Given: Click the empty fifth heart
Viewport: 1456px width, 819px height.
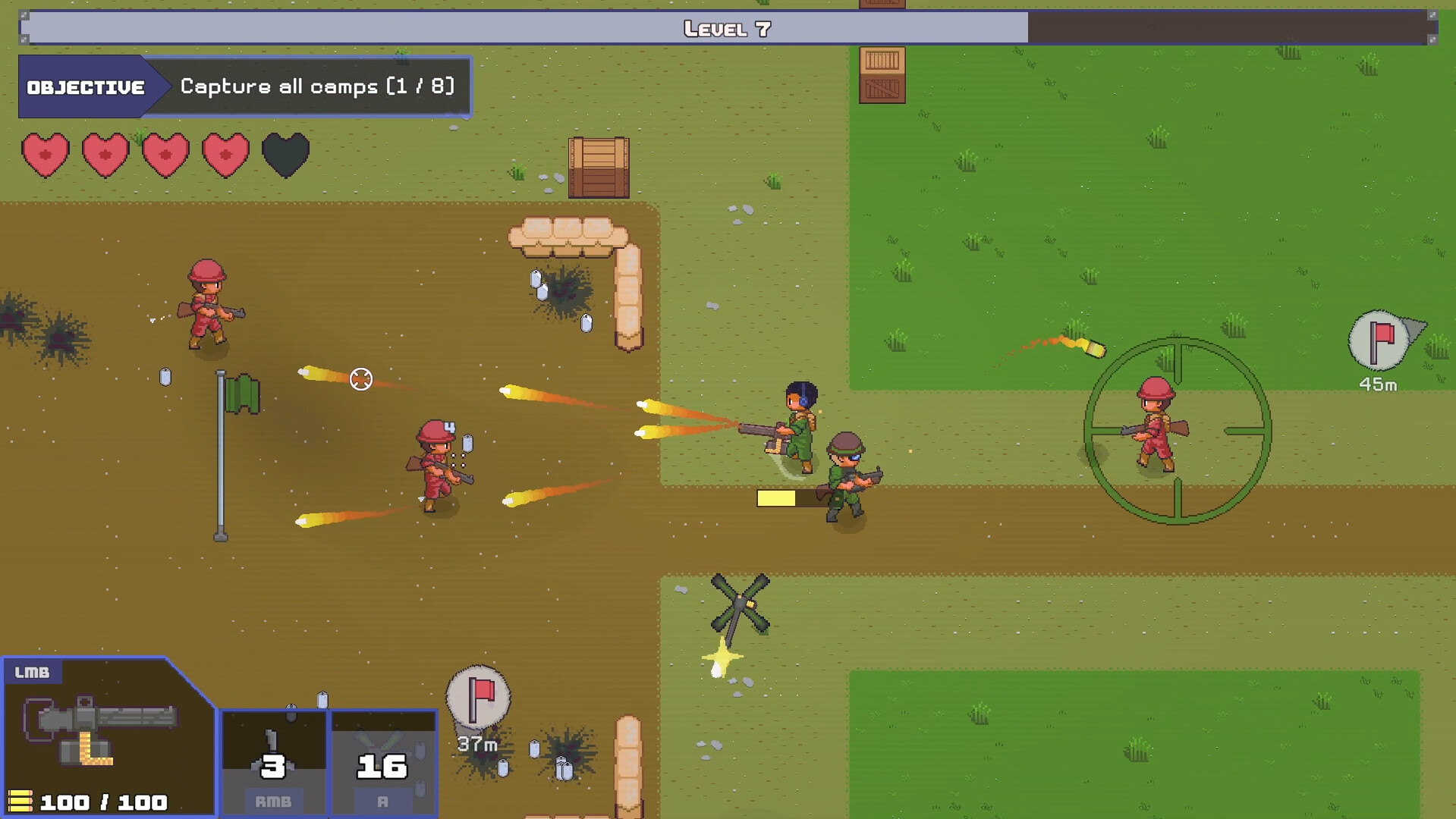Looking at the screenshot, I should [x=285, y=155].
